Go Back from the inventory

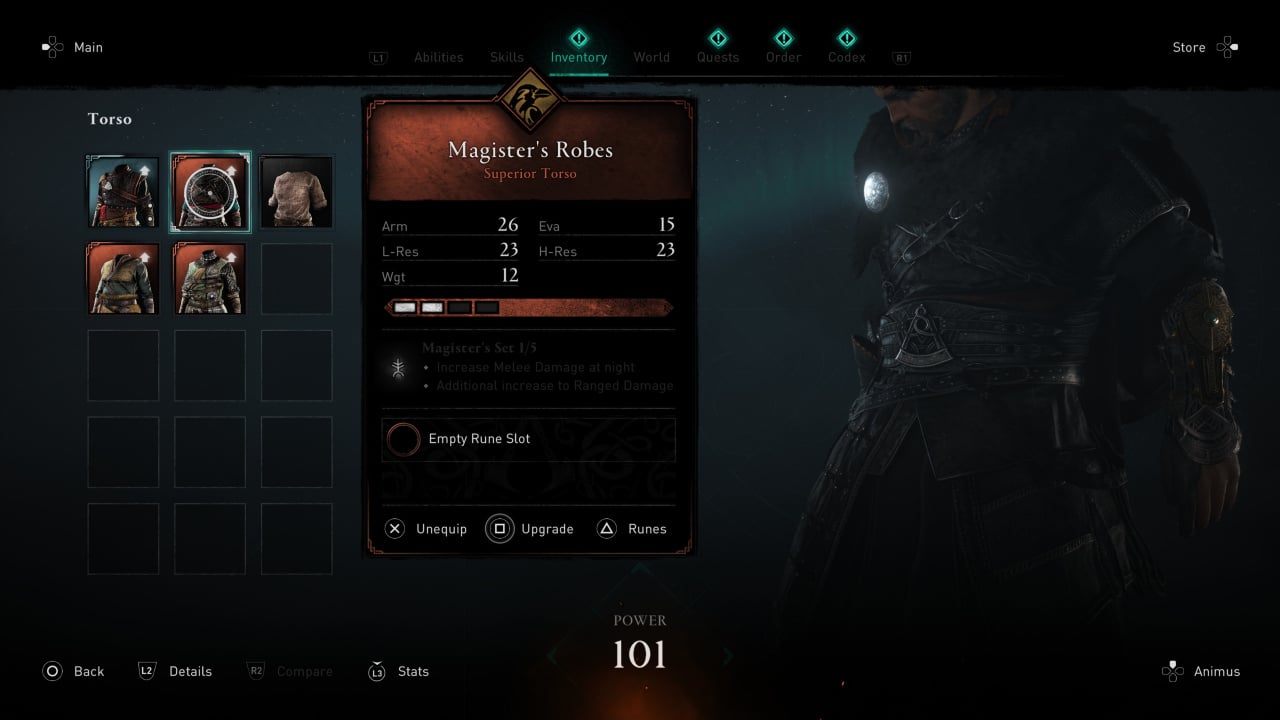74,671
